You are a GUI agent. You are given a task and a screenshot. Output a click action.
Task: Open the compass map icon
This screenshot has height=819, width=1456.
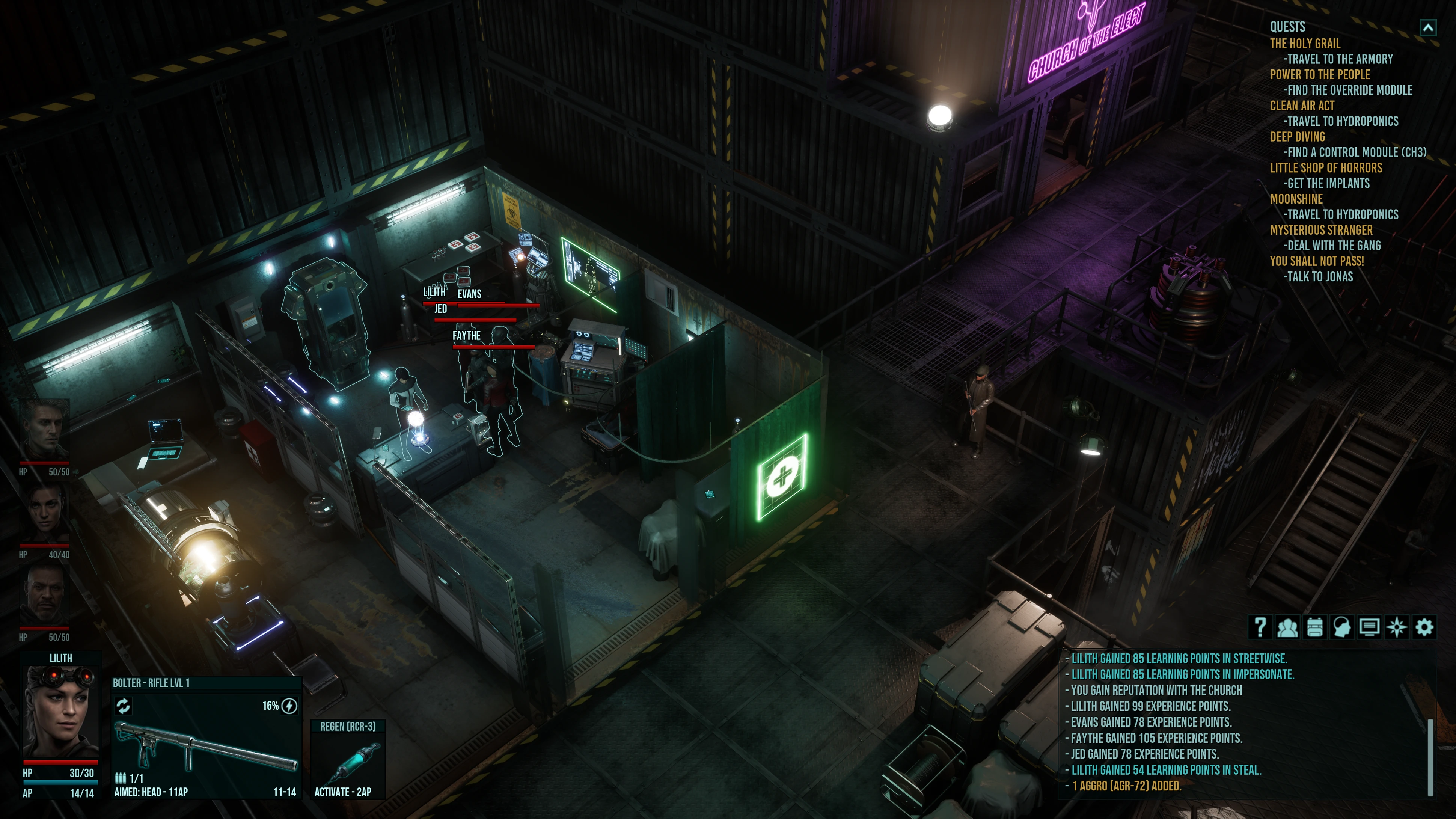tap(1397, 627)
